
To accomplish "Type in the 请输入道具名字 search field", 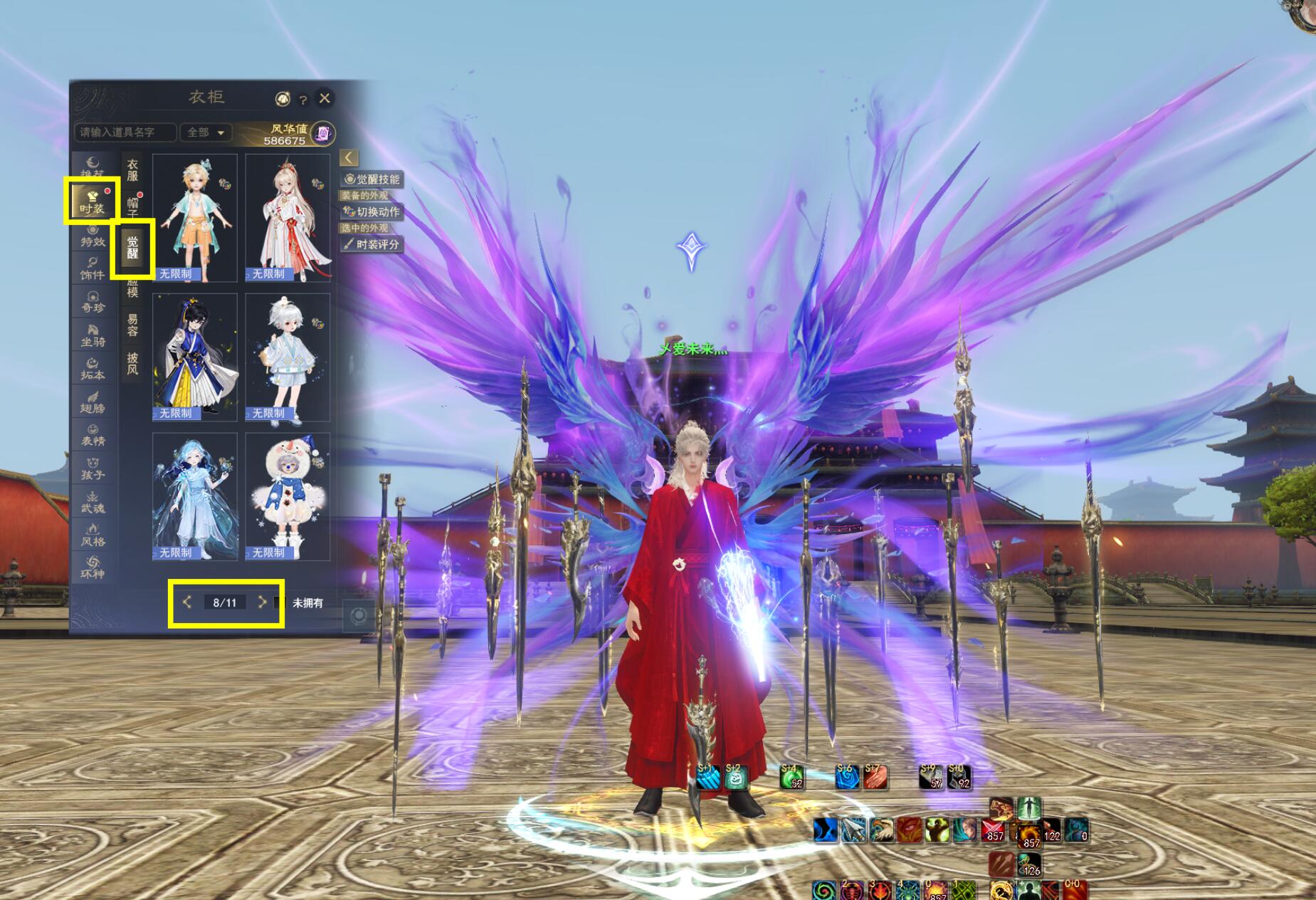I will tap(125, 132).
